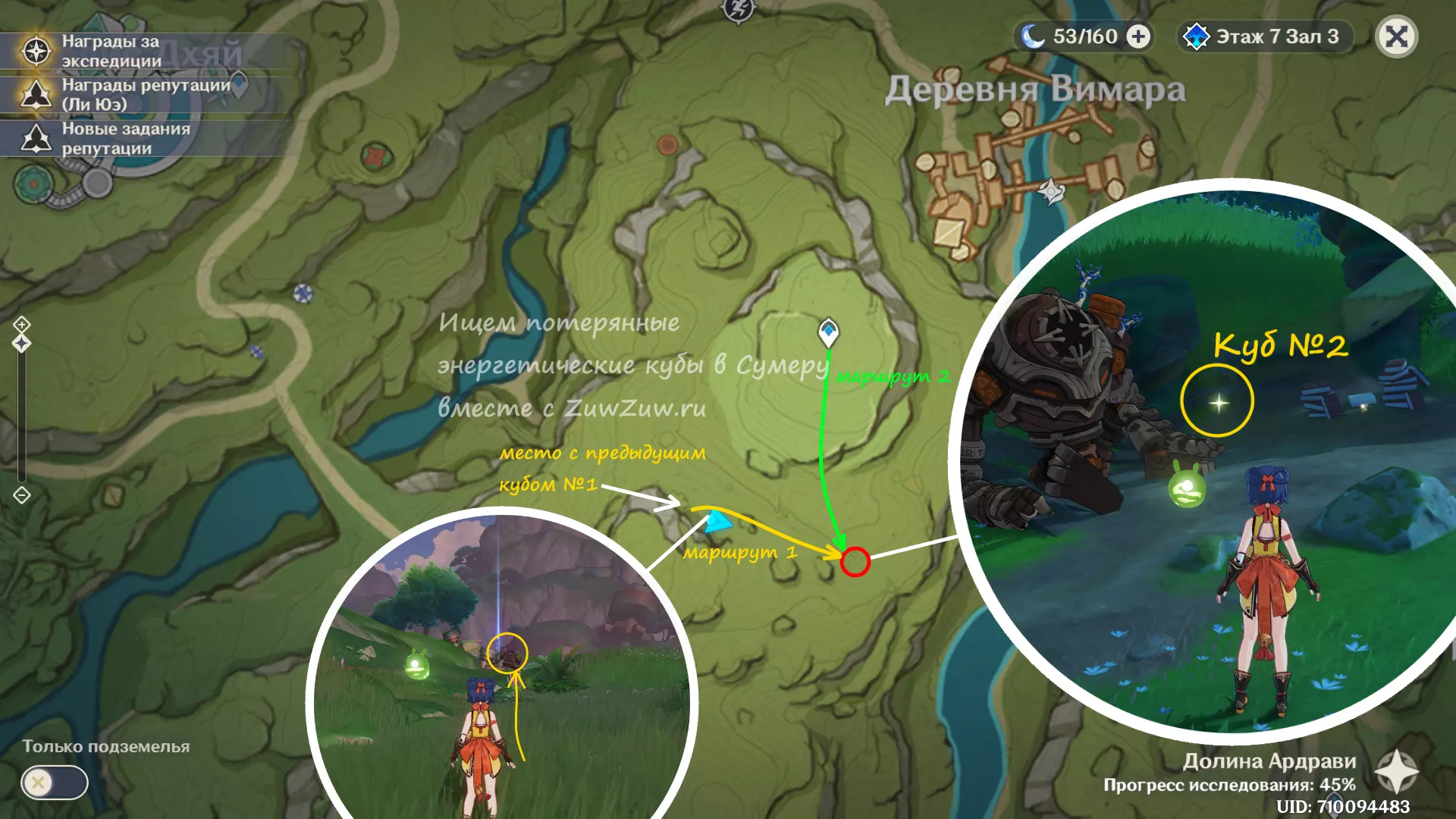Add Original Resin with the plus button
Image resolution: width=1456 pixels, height=819 pixels.
tap(1137, 36)
